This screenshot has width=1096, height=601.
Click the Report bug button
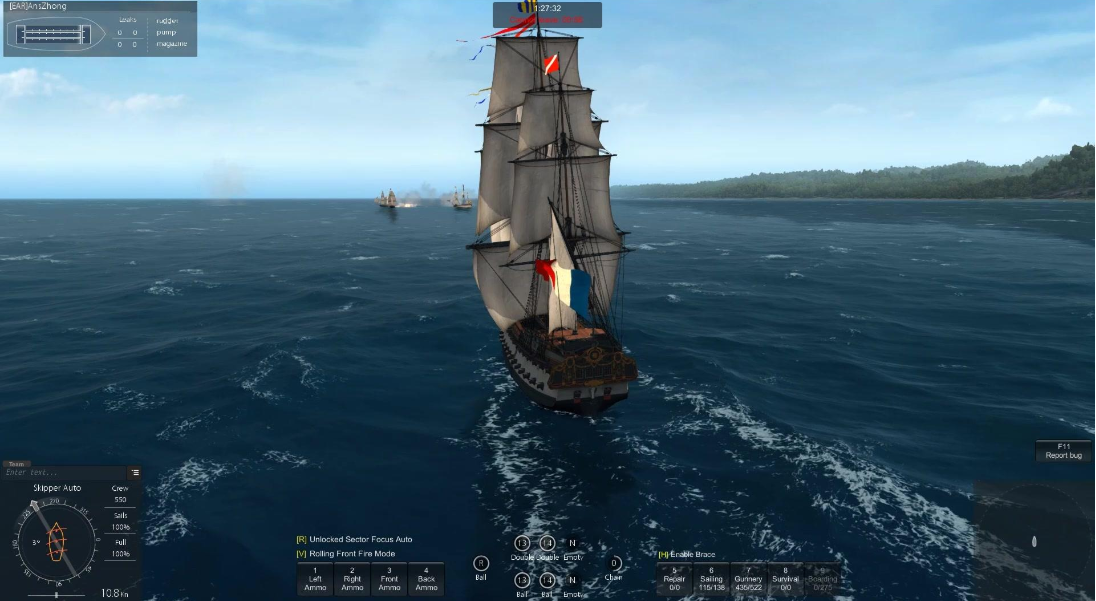(x=1063, y=451)
